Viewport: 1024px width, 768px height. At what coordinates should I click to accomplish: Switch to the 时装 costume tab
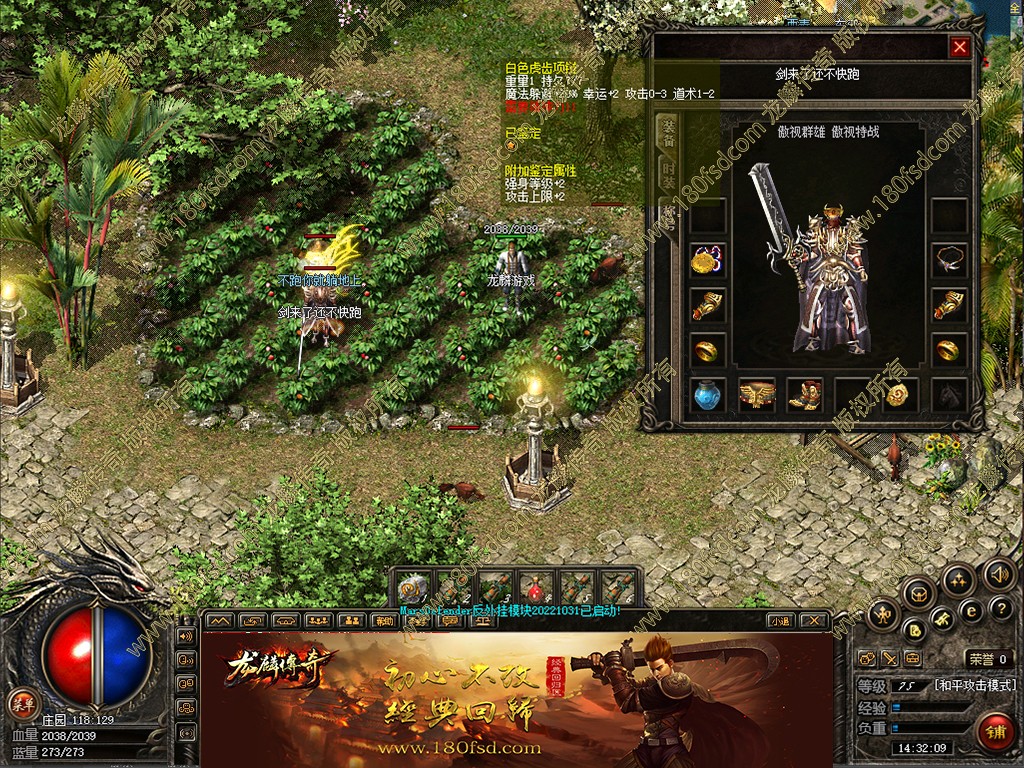[667, 176]
